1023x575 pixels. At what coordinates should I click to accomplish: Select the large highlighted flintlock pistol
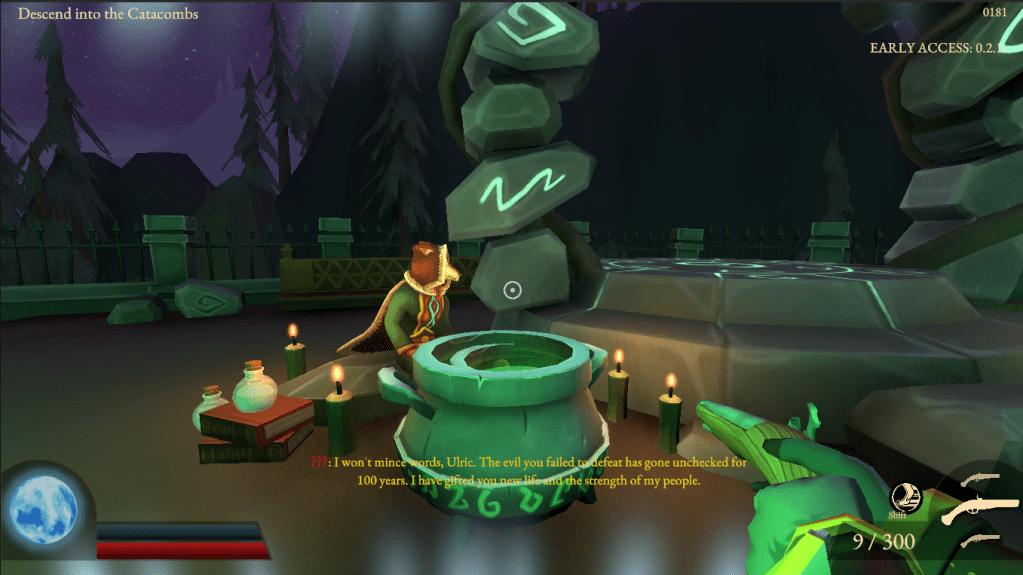pyautogui.click(x=983, y=510)
